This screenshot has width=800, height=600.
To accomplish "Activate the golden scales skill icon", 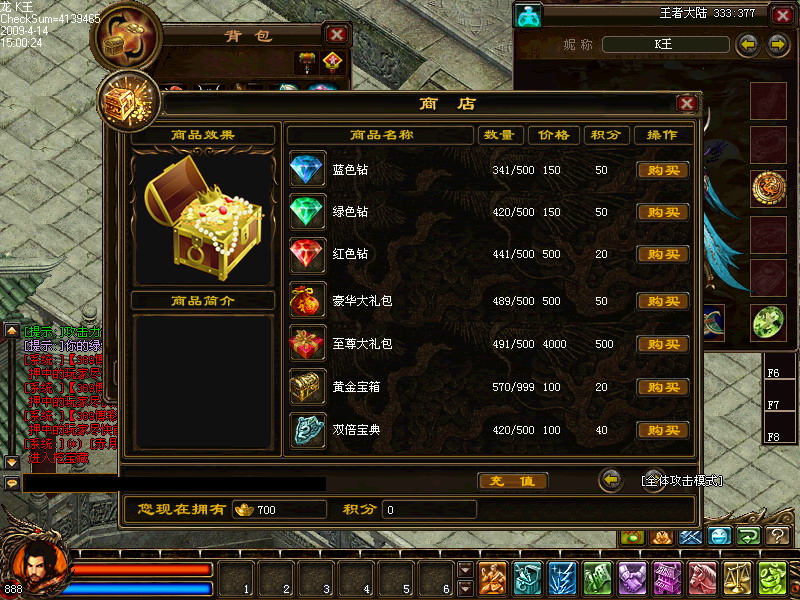I will [x=737, y=578].
